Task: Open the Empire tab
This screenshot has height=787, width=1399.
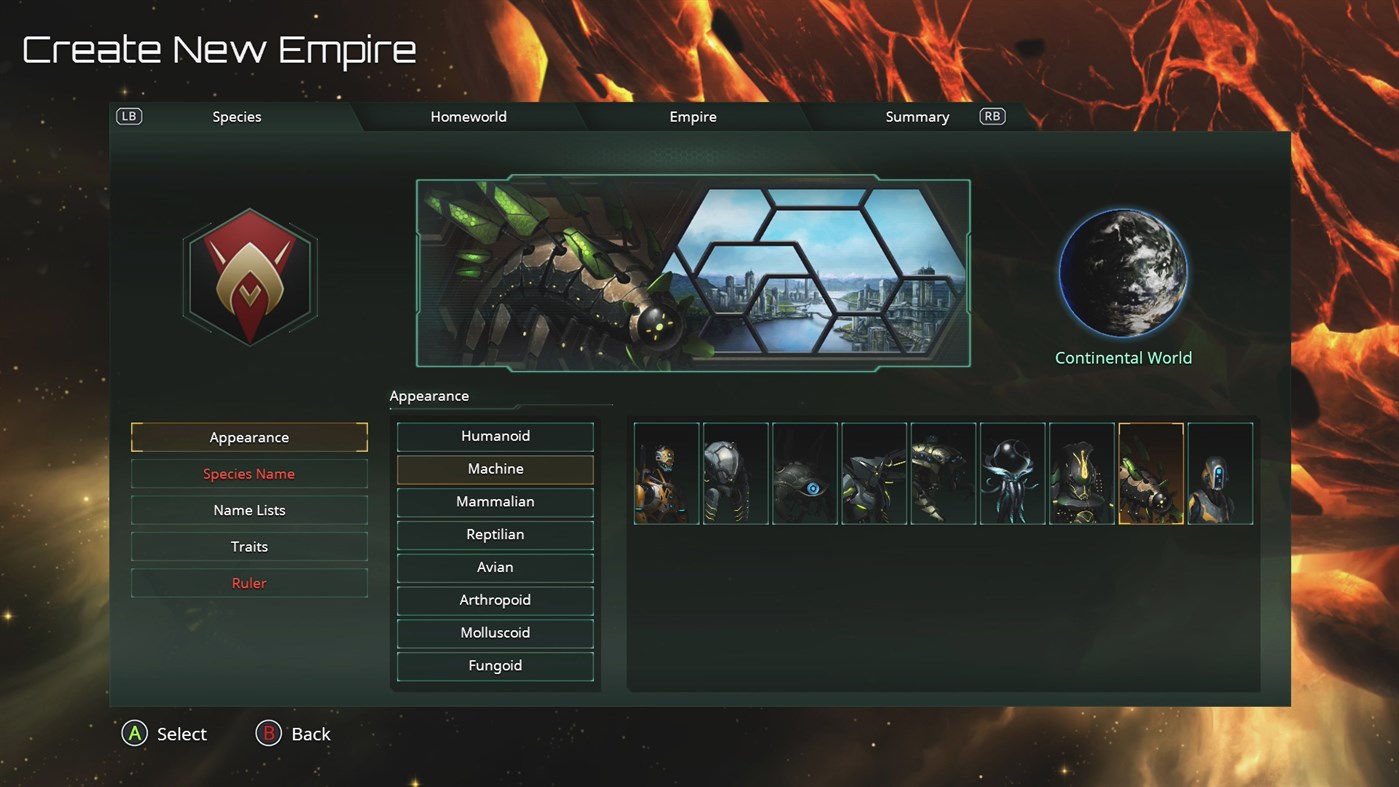Action: tap(692, 116)
